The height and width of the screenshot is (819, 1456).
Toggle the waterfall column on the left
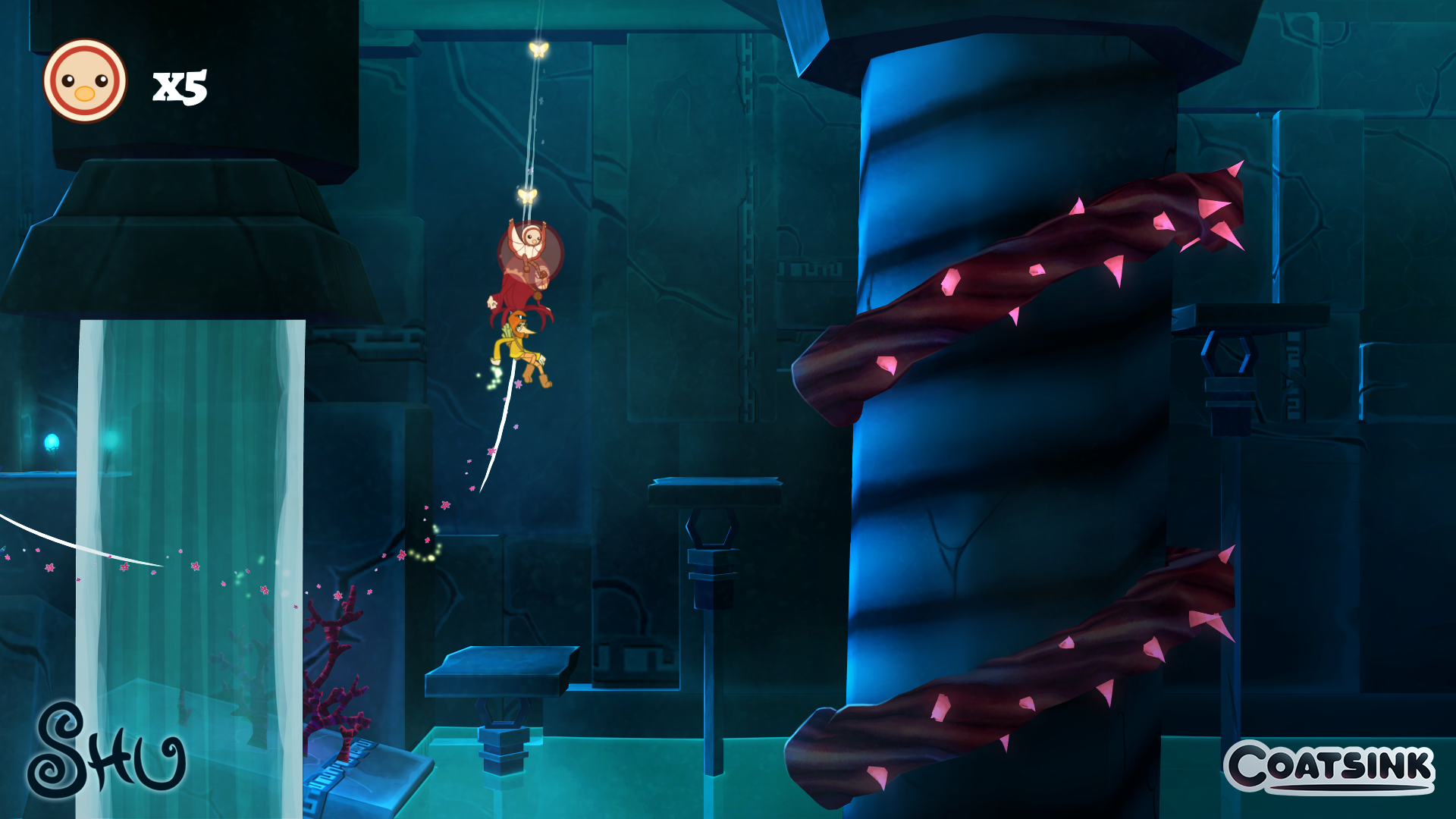193,493
